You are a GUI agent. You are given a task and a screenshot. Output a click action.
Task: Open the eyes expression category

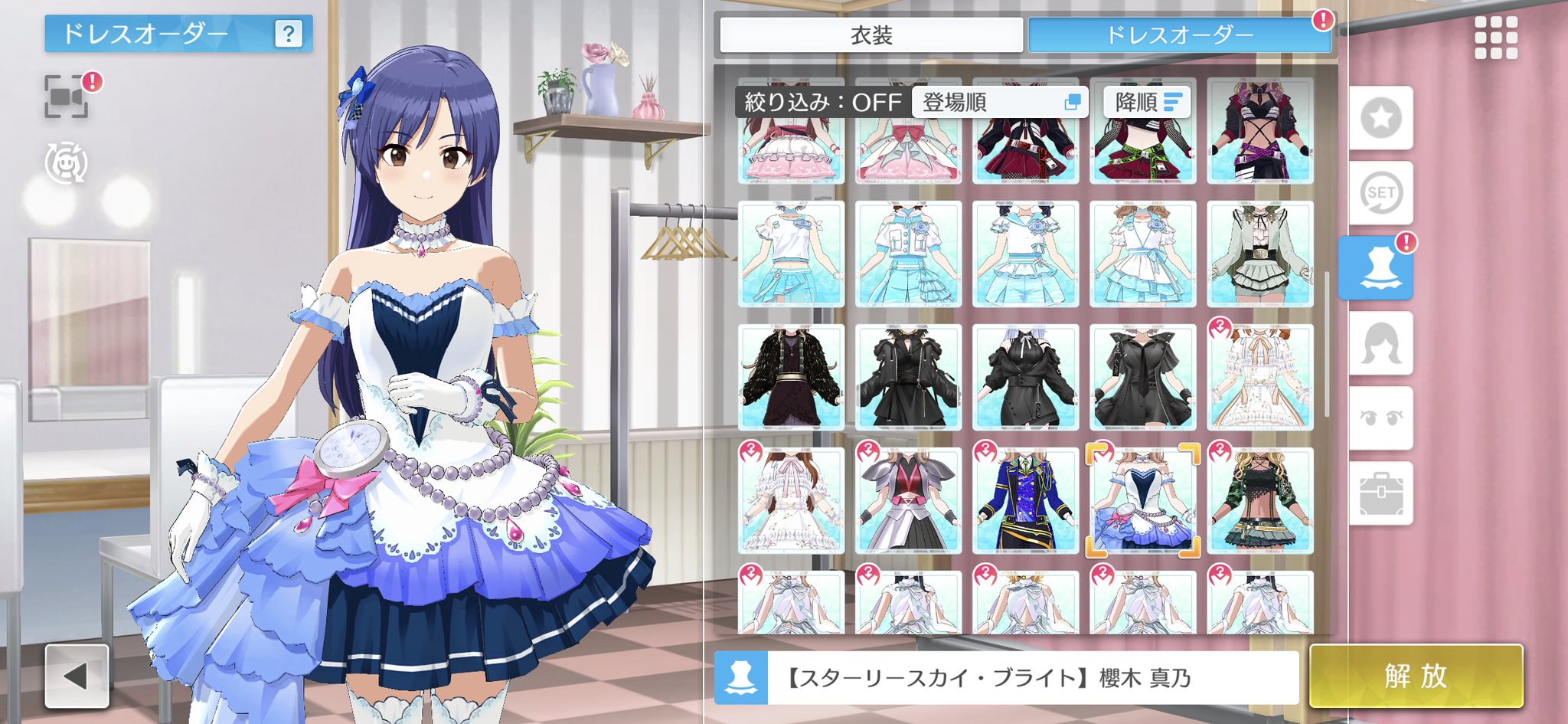click(x=1381, y=418)
